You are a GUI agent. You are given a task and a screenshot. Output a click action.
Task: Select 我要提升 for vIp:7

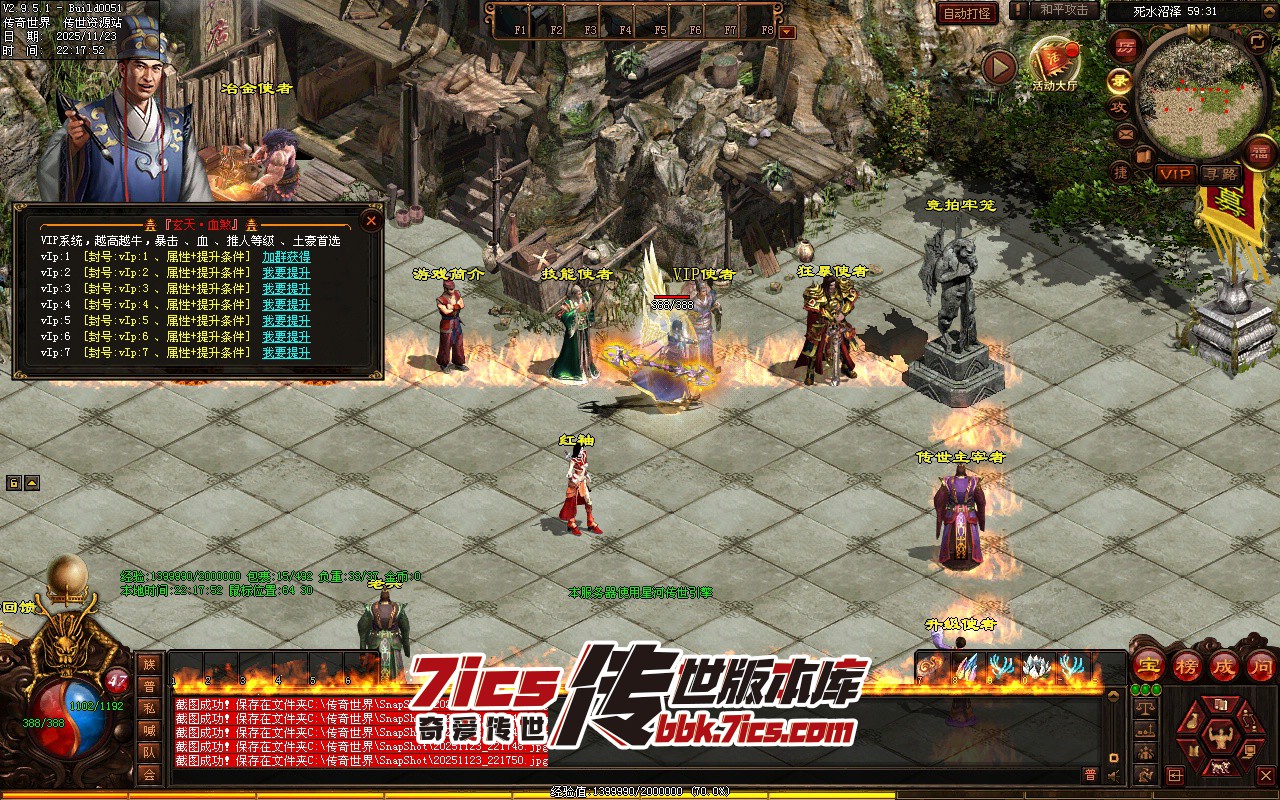[286, 353]
